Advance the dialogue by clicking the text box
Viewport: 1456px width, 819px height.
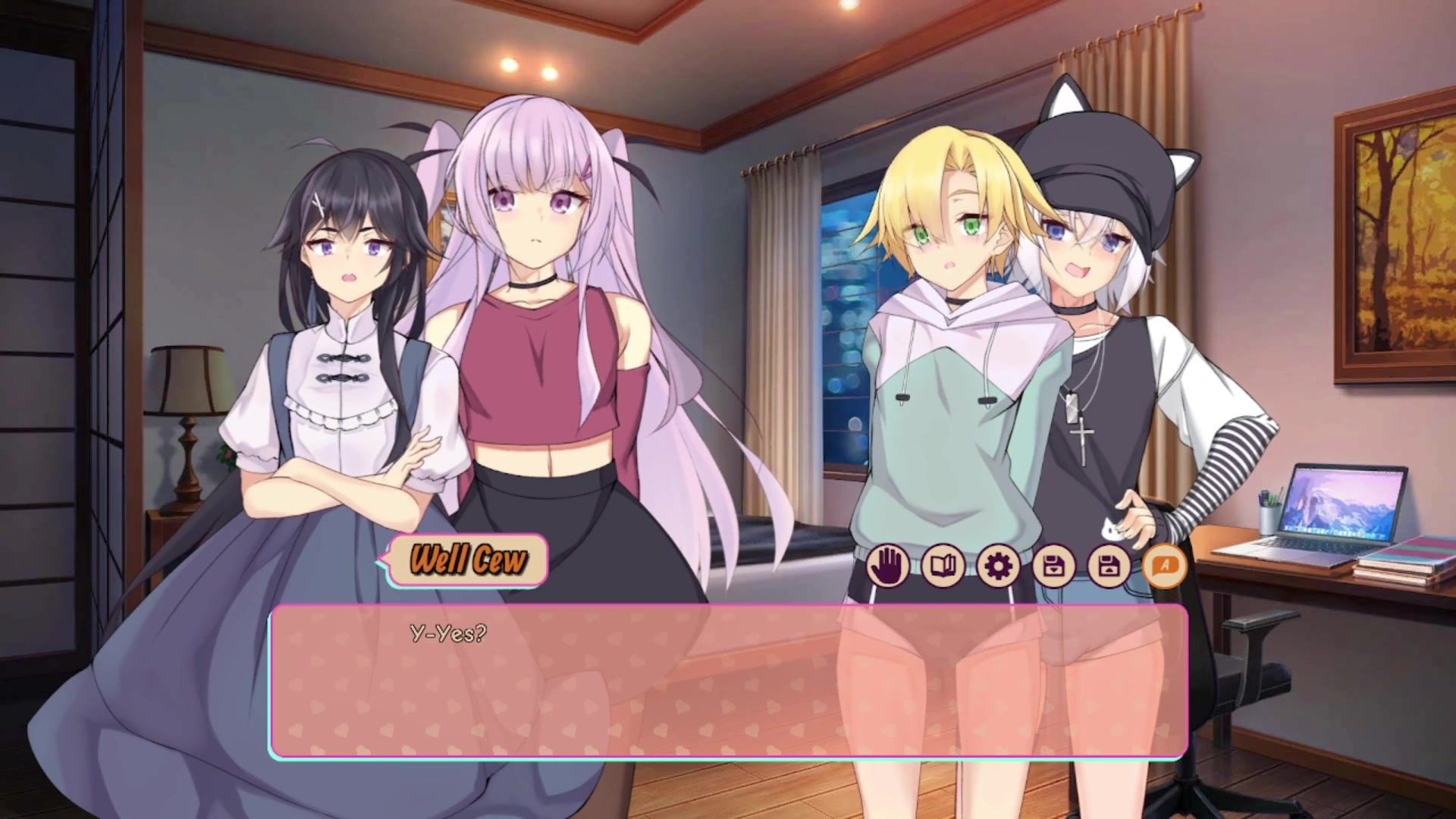pyautogui.click(x=728, y=681)
